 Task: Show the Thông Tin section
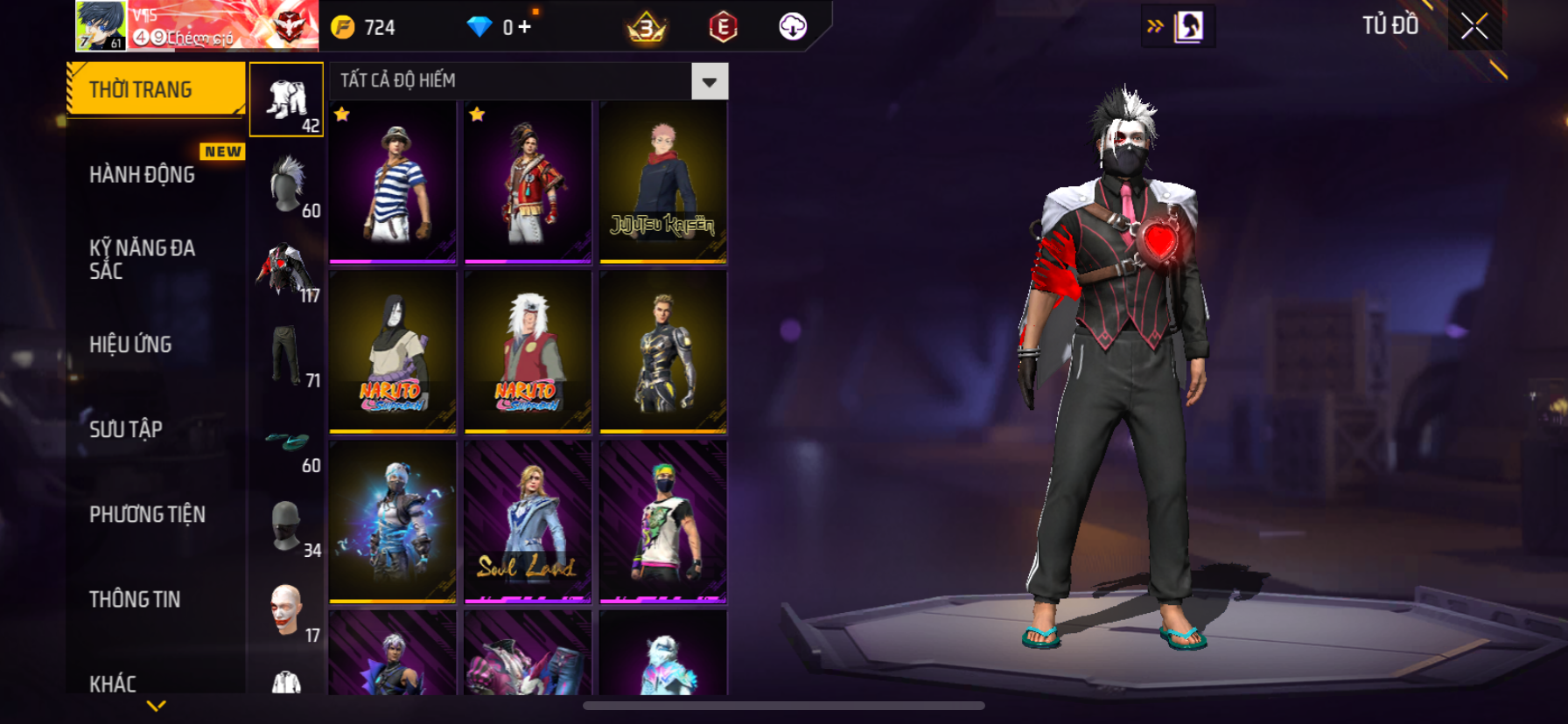(x=136, y=599)
